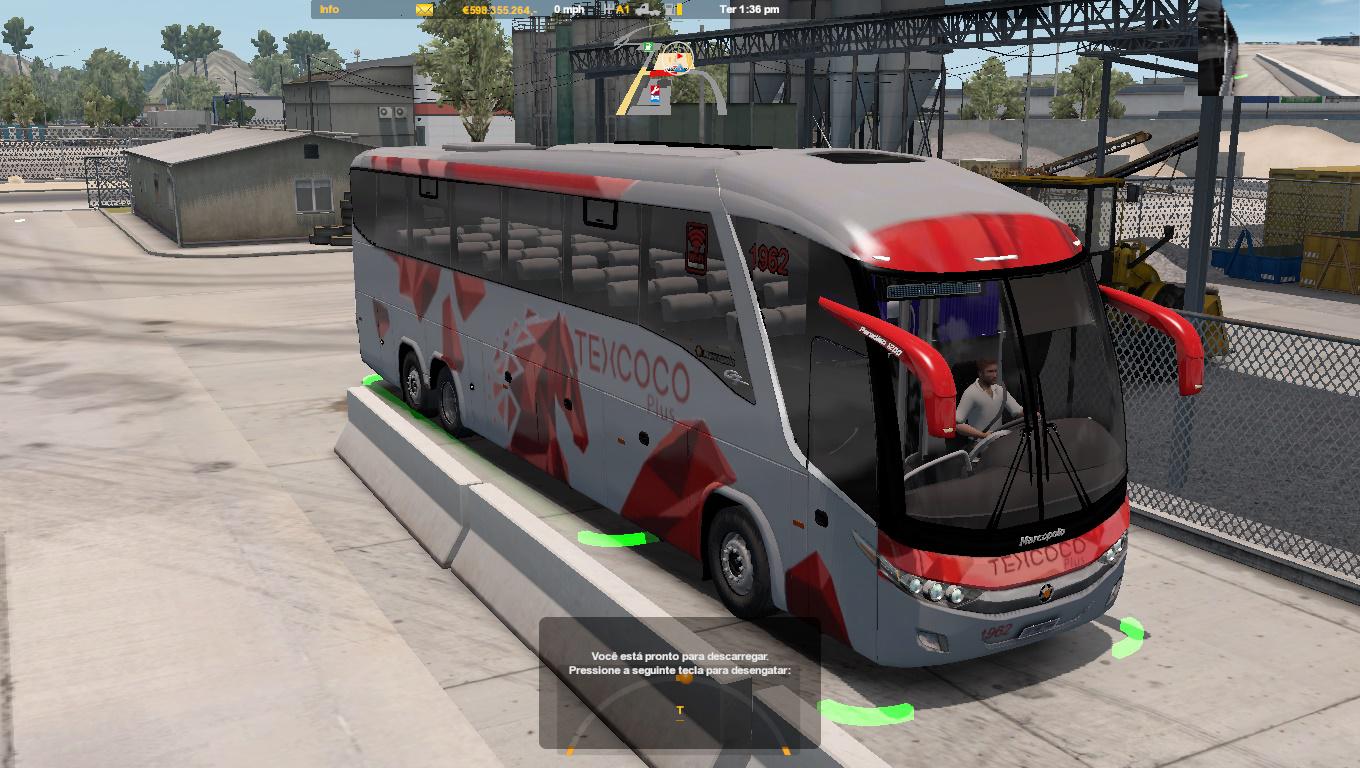
Task: Open the Info panel label
Action: pyautogui.click(x=329, y=9)
